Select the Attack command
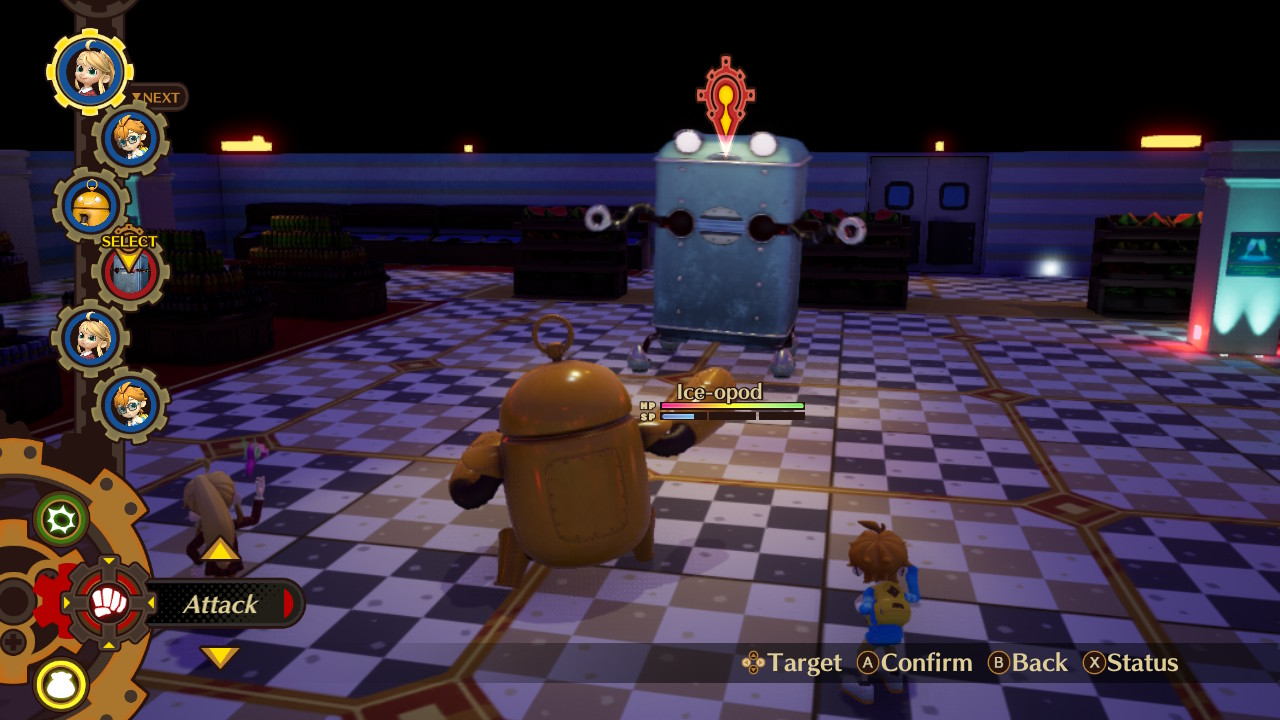 click(x=220, y=604)
